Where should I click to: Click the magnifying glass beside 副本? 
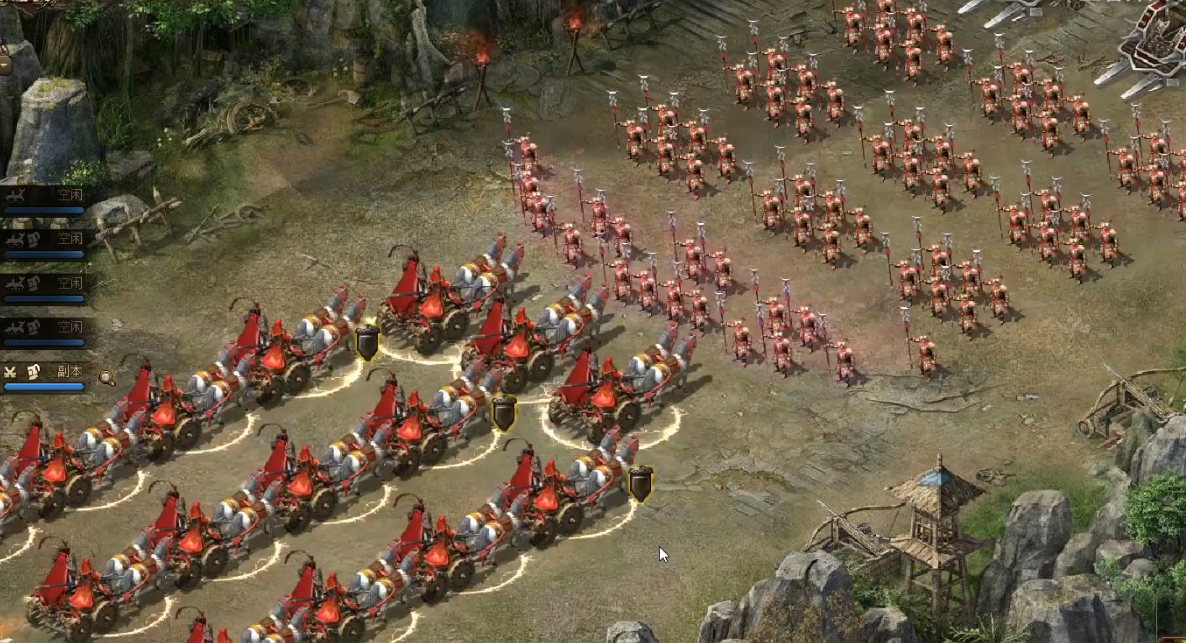click(105, 377)
